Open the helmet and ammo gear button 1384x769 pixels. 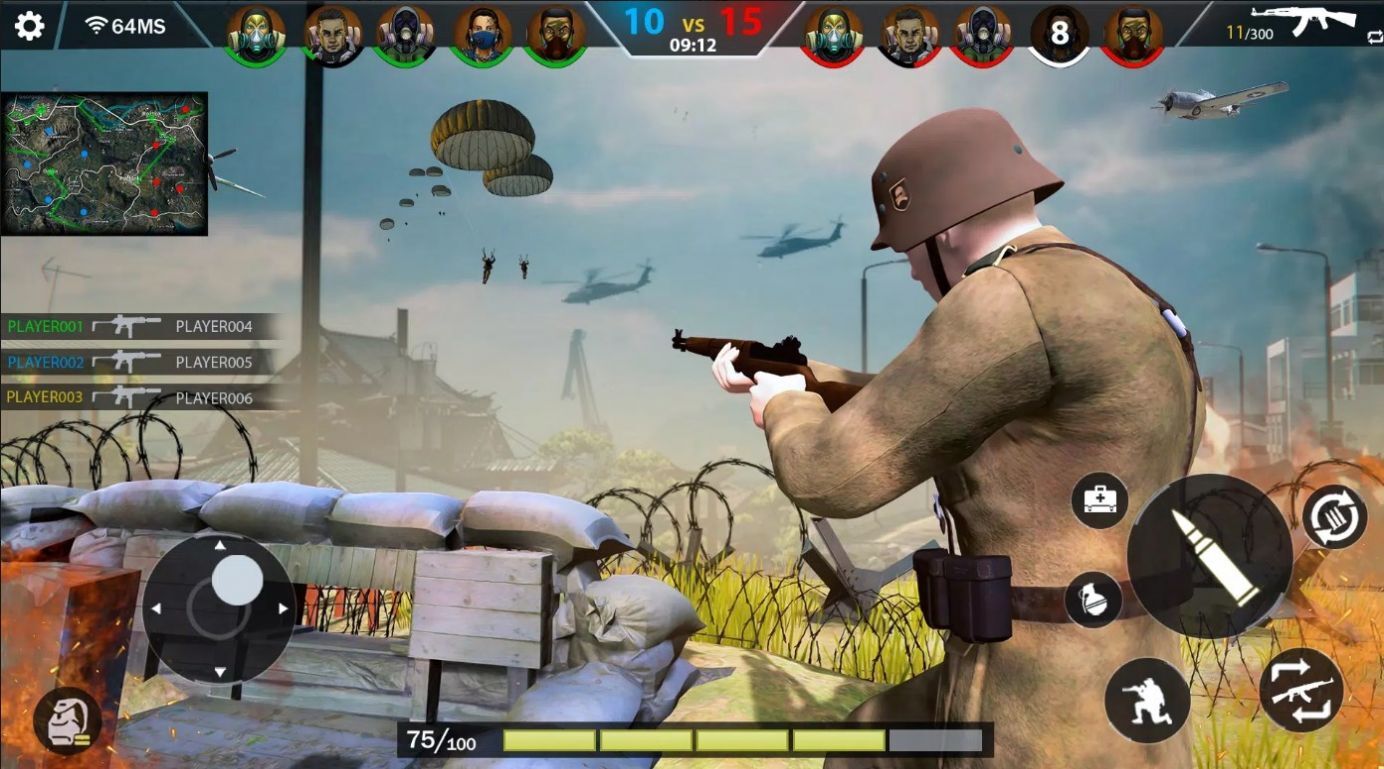tap(68, 720)
